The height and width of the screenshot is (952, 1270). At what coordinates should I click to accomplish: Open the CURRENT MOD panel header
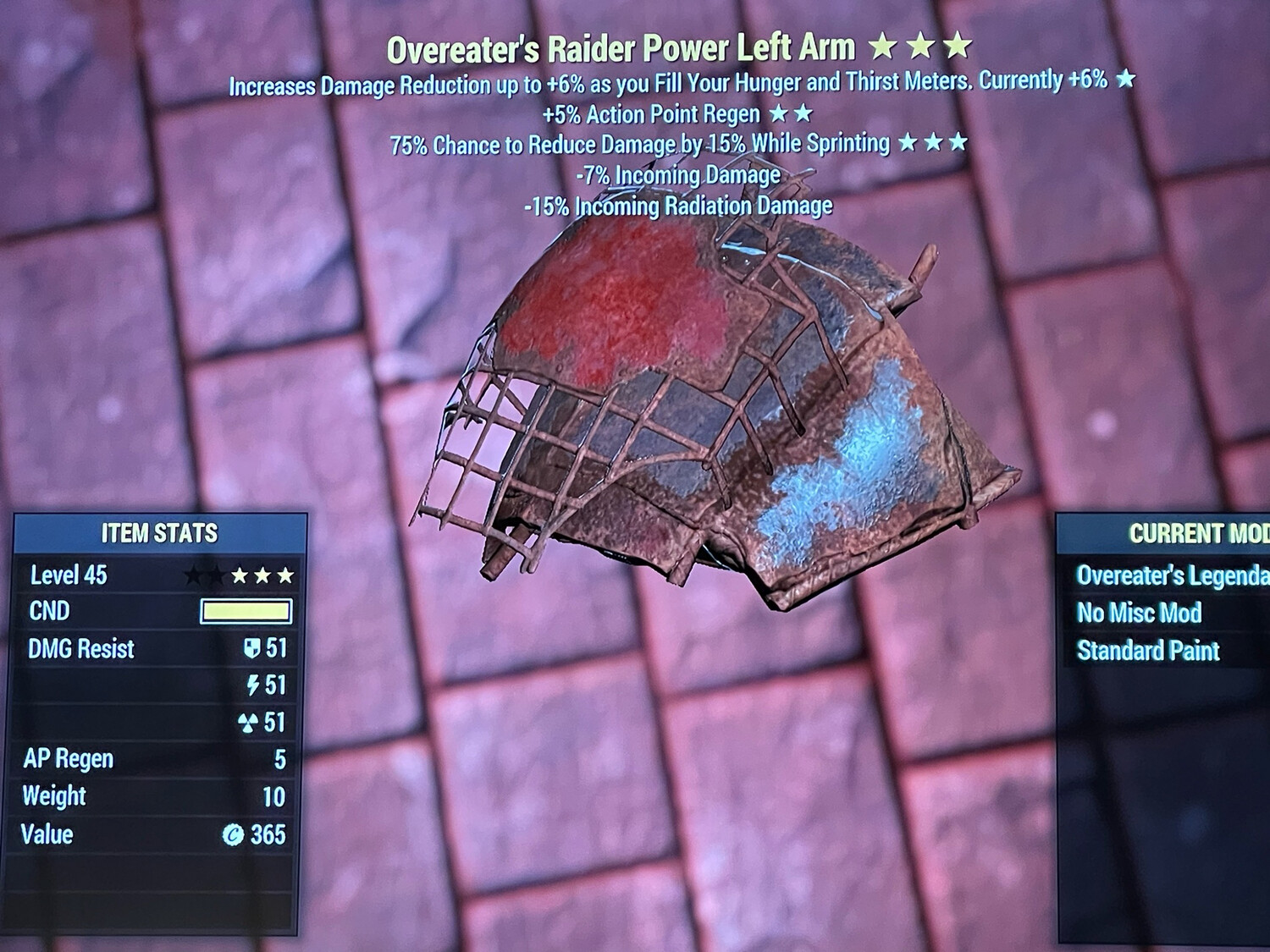click(x=1195, y=533)
